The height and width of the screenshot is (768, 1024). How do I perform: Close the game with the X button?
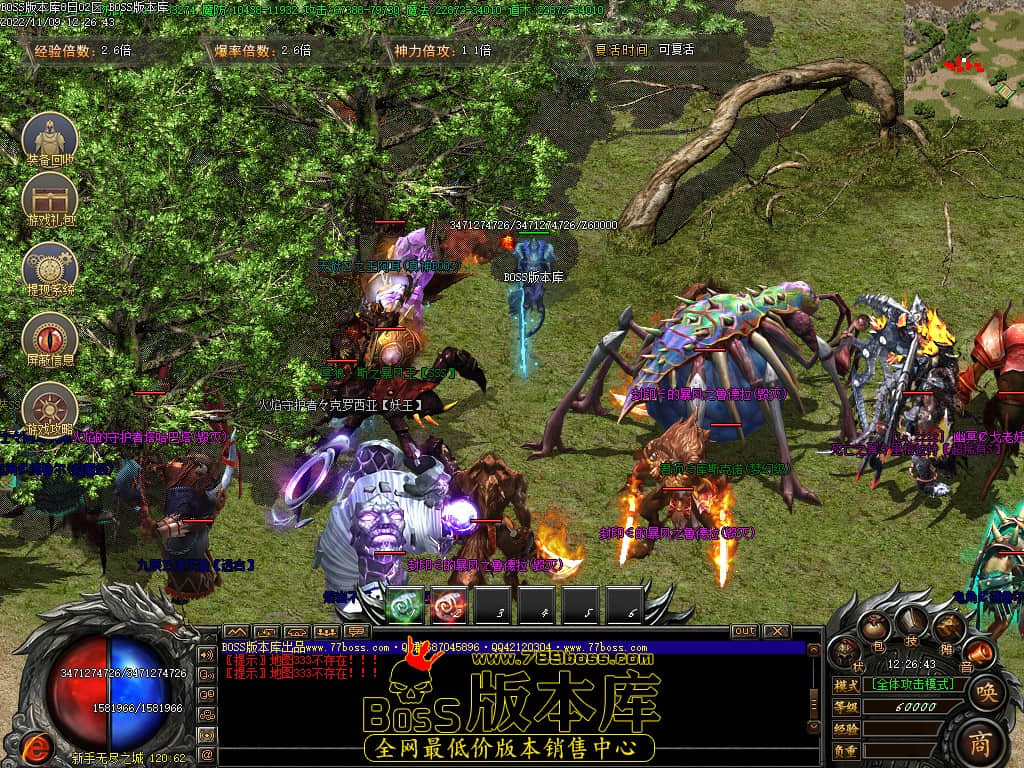click(775, 631)
